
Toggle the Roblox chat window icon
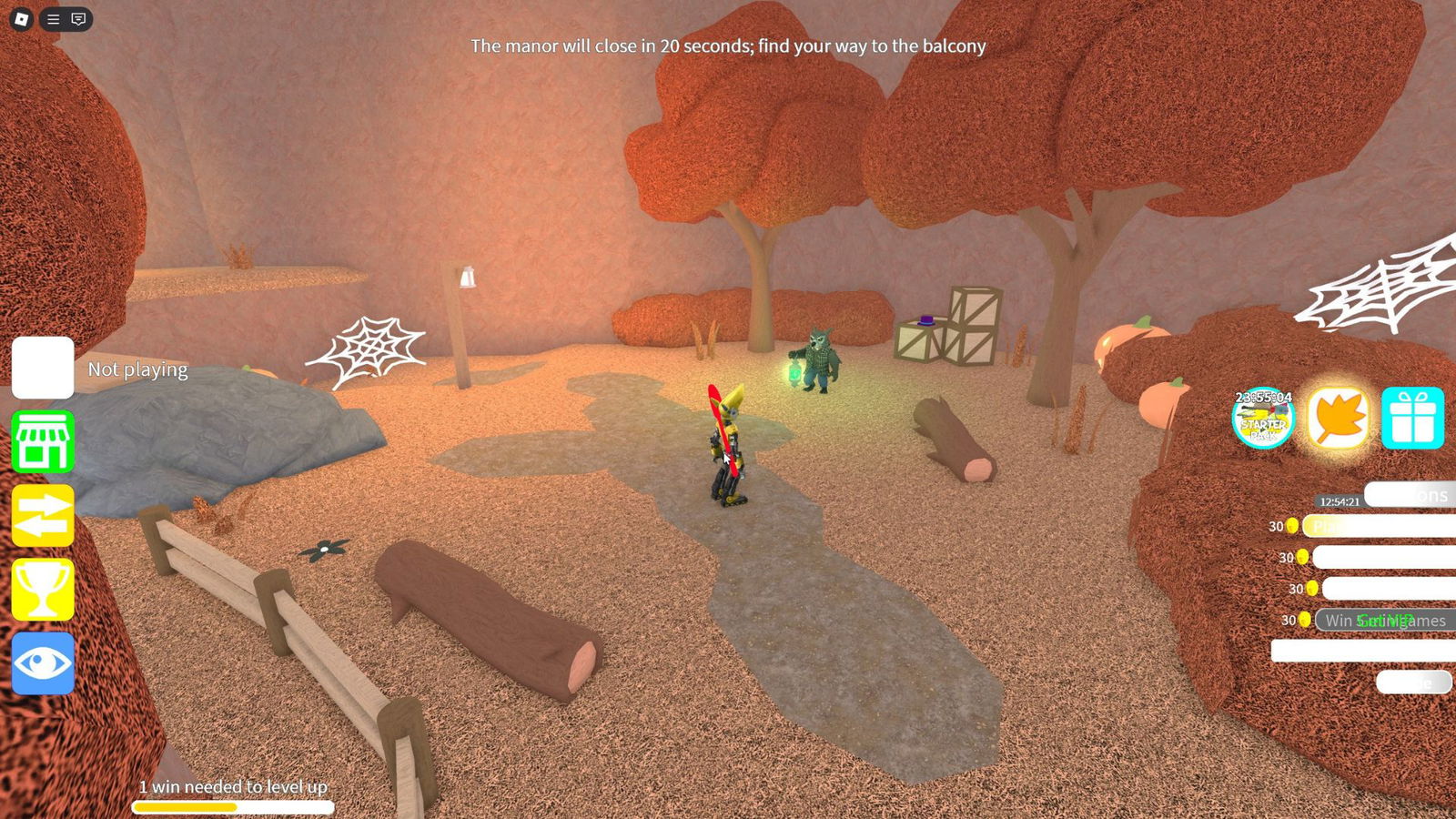(x=79, y=19)
